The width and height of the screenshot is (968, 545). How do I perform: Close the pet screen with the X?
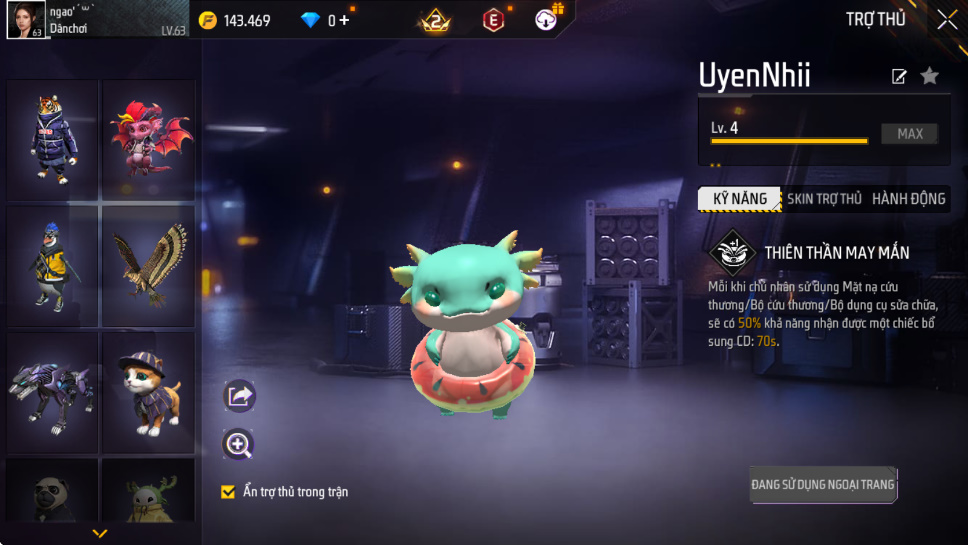(x=946, y=20)
